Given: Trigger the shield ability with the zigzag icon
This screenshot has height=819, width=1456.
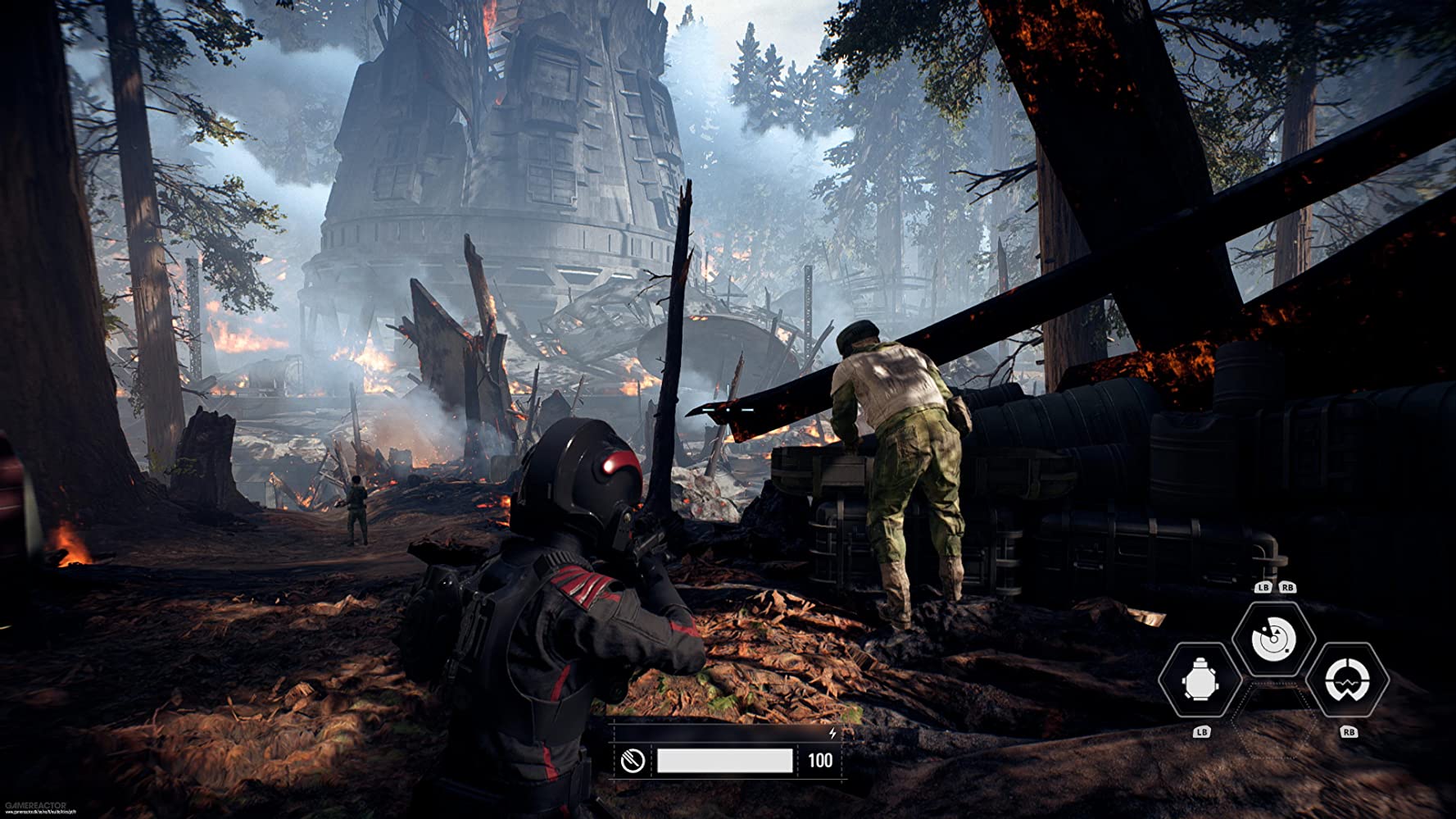Looking at the screenshot, I should point(1346,680).
